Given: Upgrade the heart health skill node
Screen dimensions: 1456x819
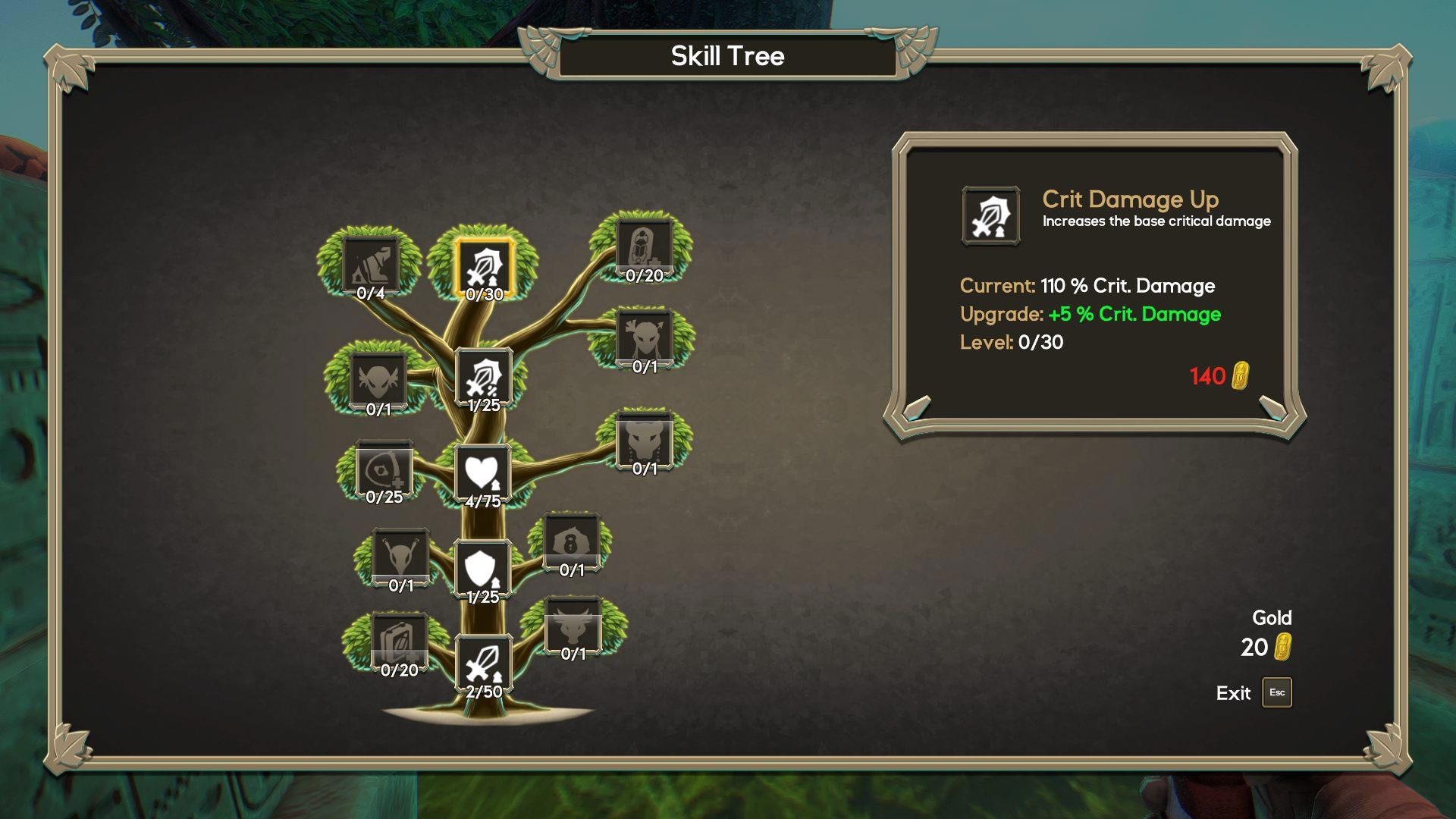Looking at the screenshot, I should click(x=482, y=473).
